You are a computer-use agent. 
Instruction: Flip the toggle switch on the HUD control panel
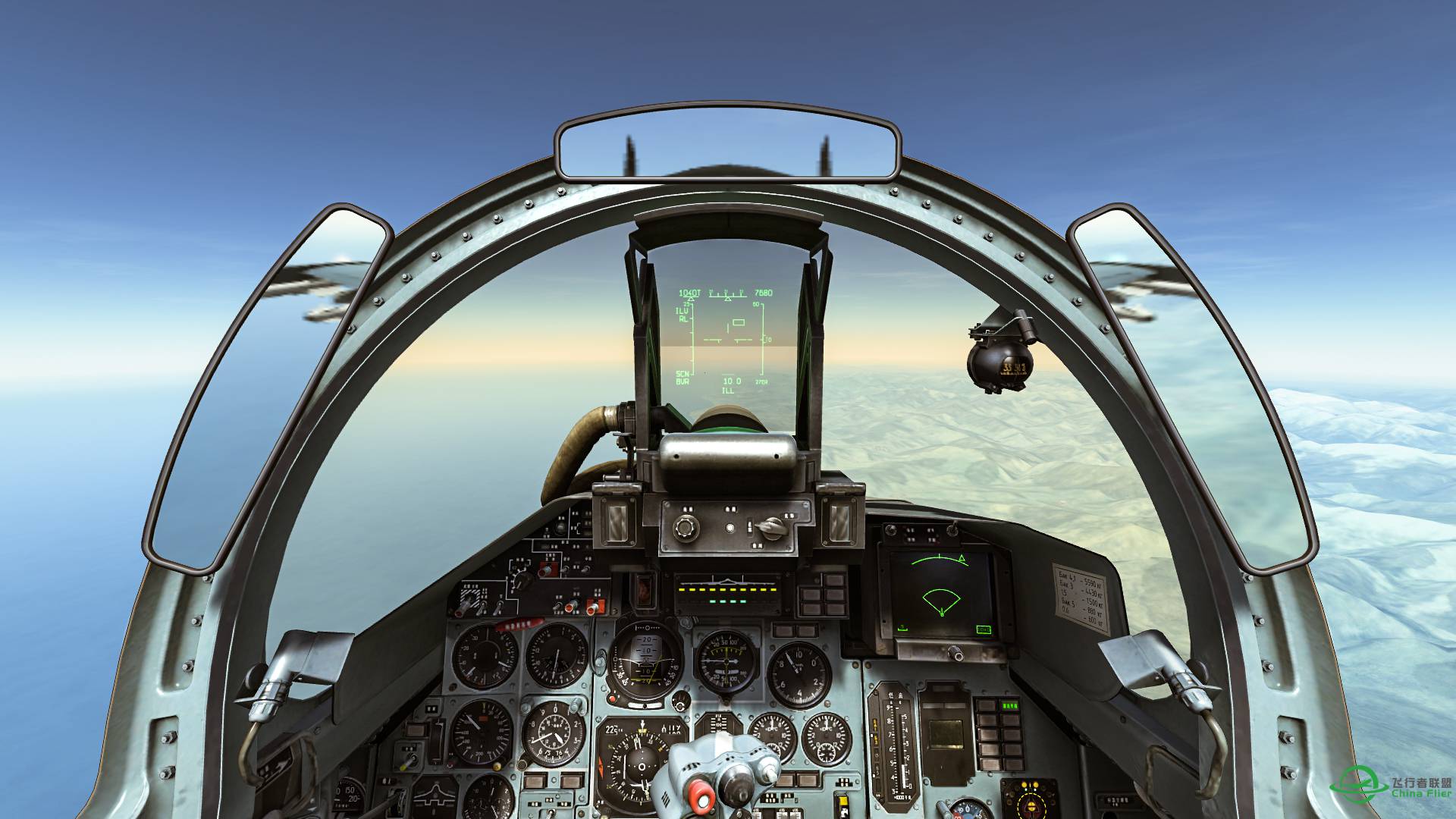[x=730, y=527]
